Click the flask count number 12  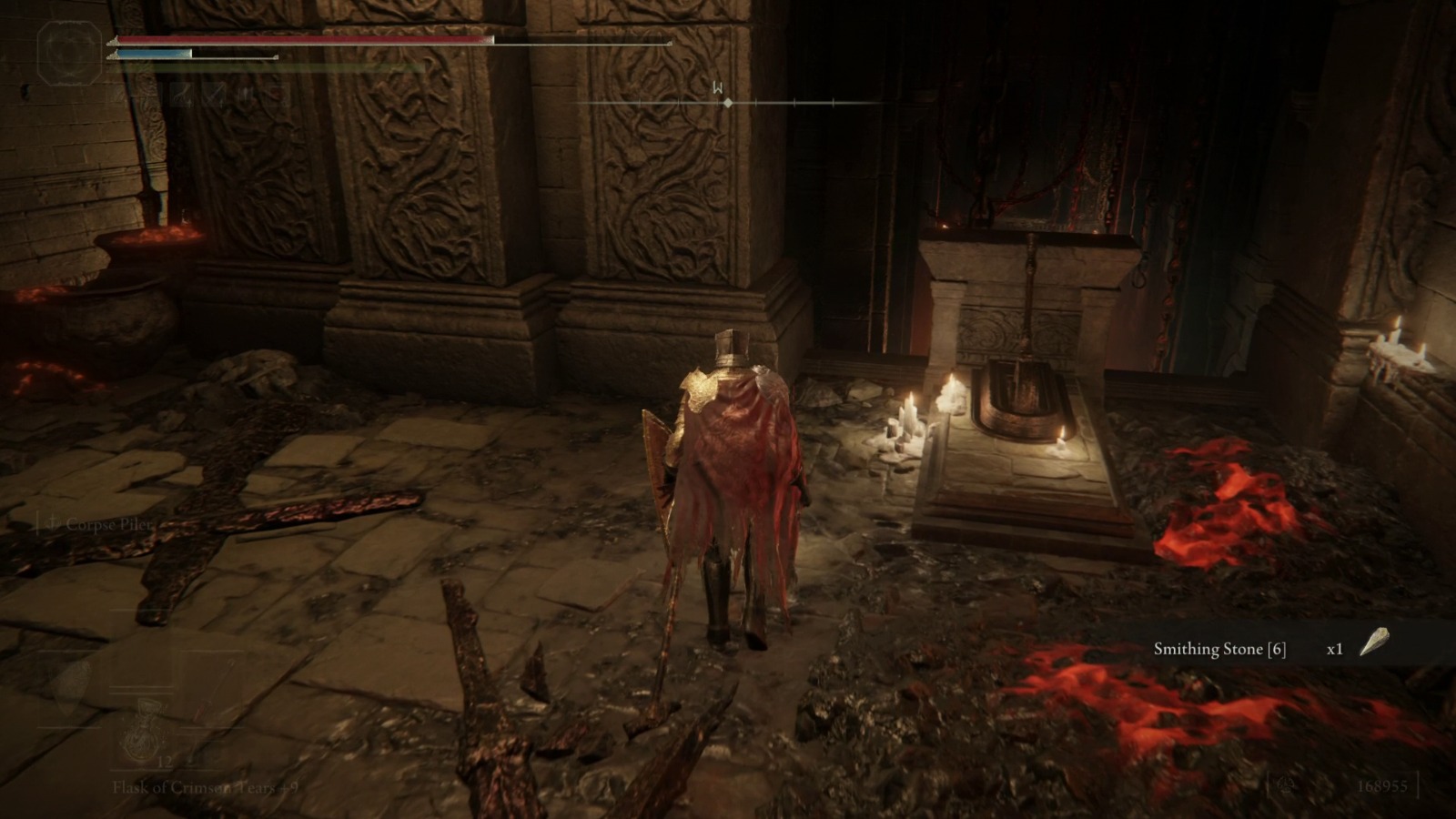164,763
